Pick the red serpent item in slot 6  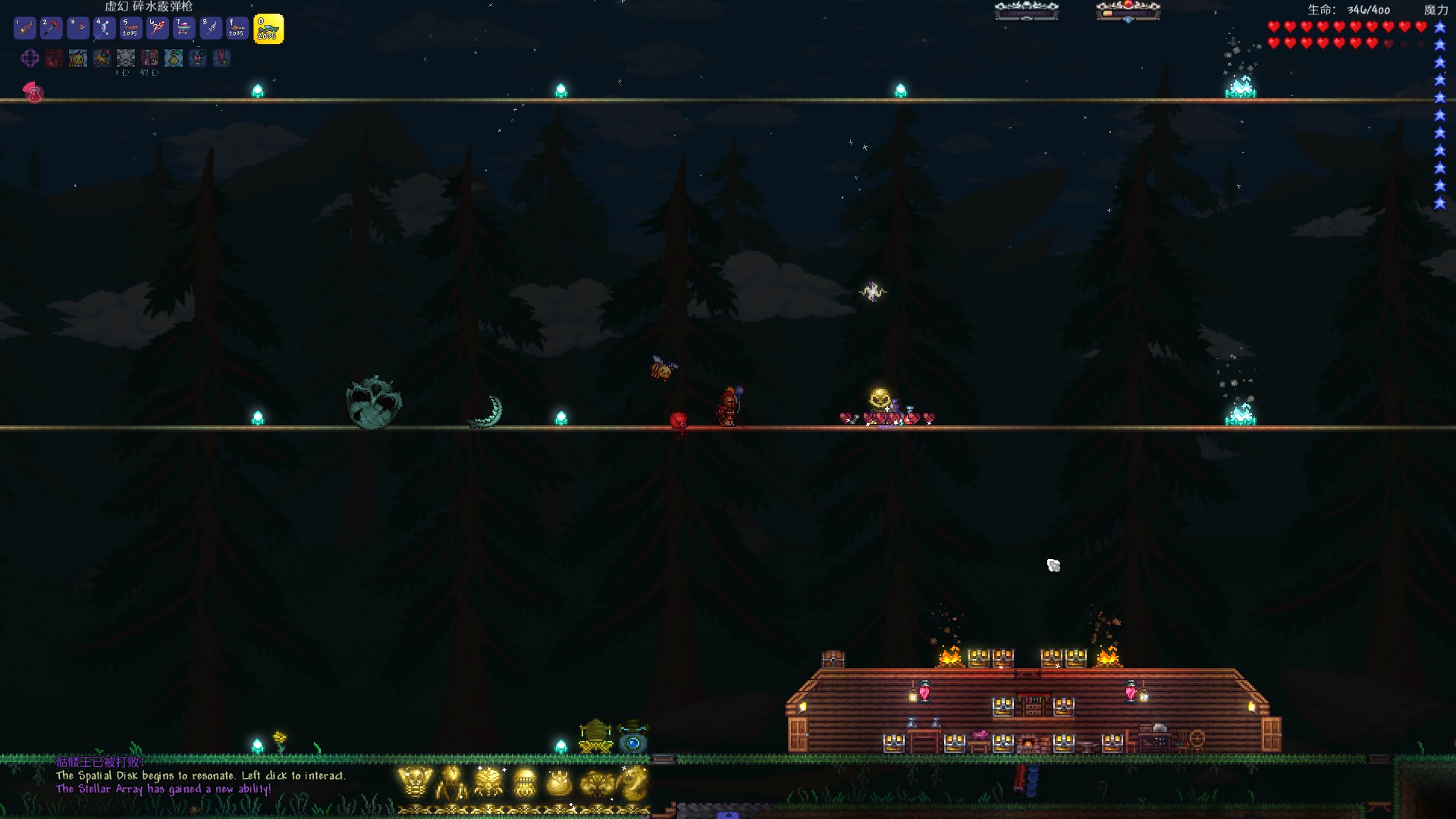(158, 29)
